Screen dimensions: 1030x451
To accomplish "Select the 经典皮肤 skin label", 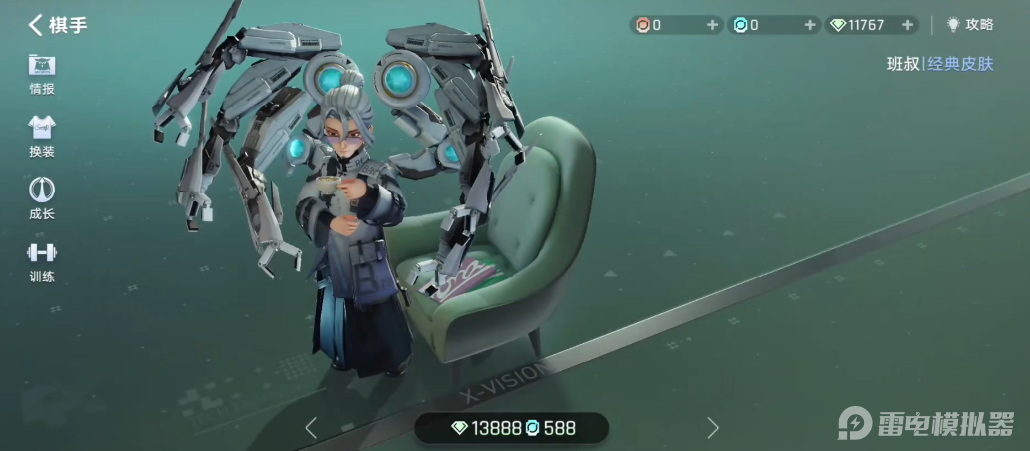I will [x=960, y=64].
